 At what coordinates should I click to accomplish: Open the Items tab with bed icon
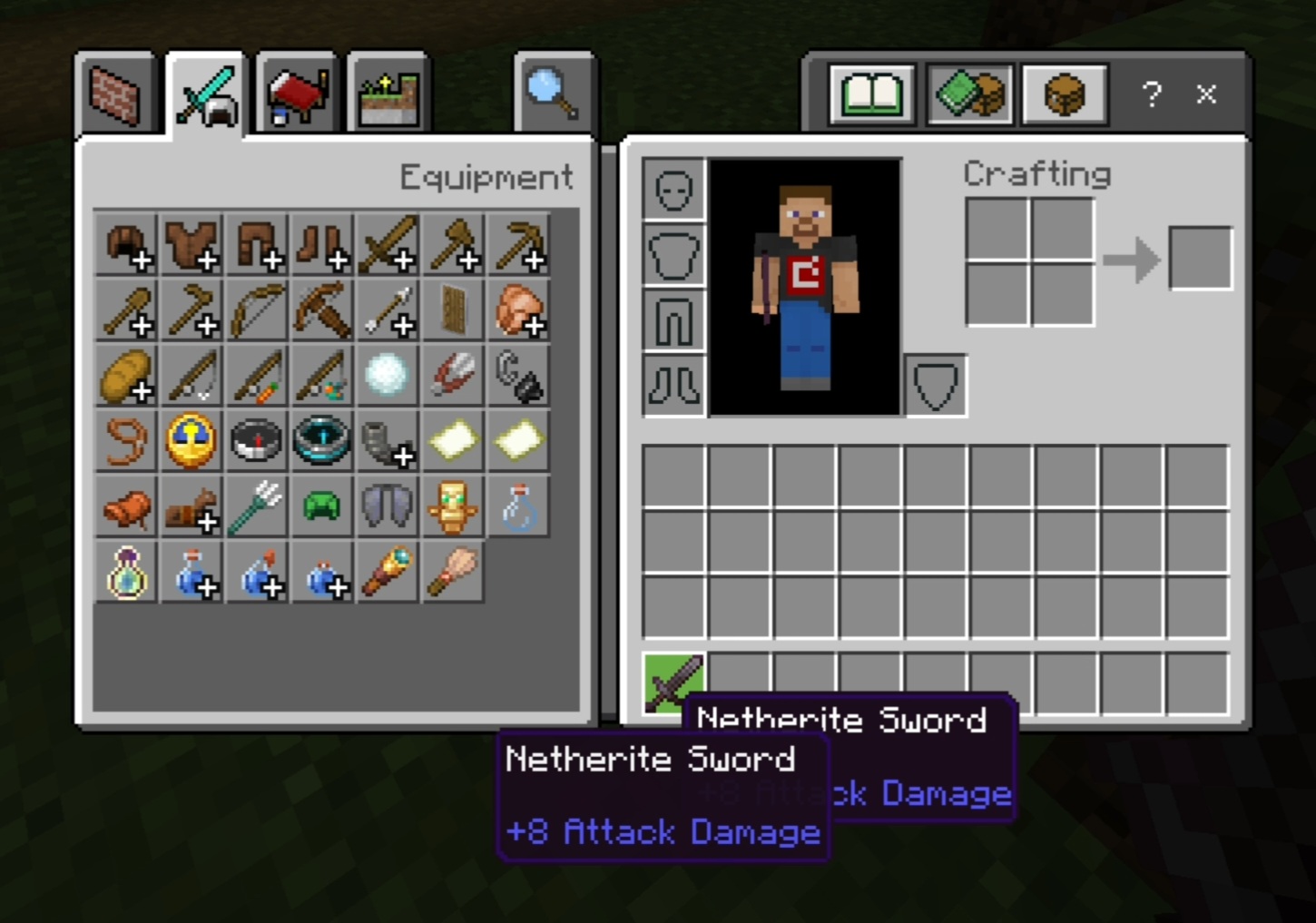point(297,94)
